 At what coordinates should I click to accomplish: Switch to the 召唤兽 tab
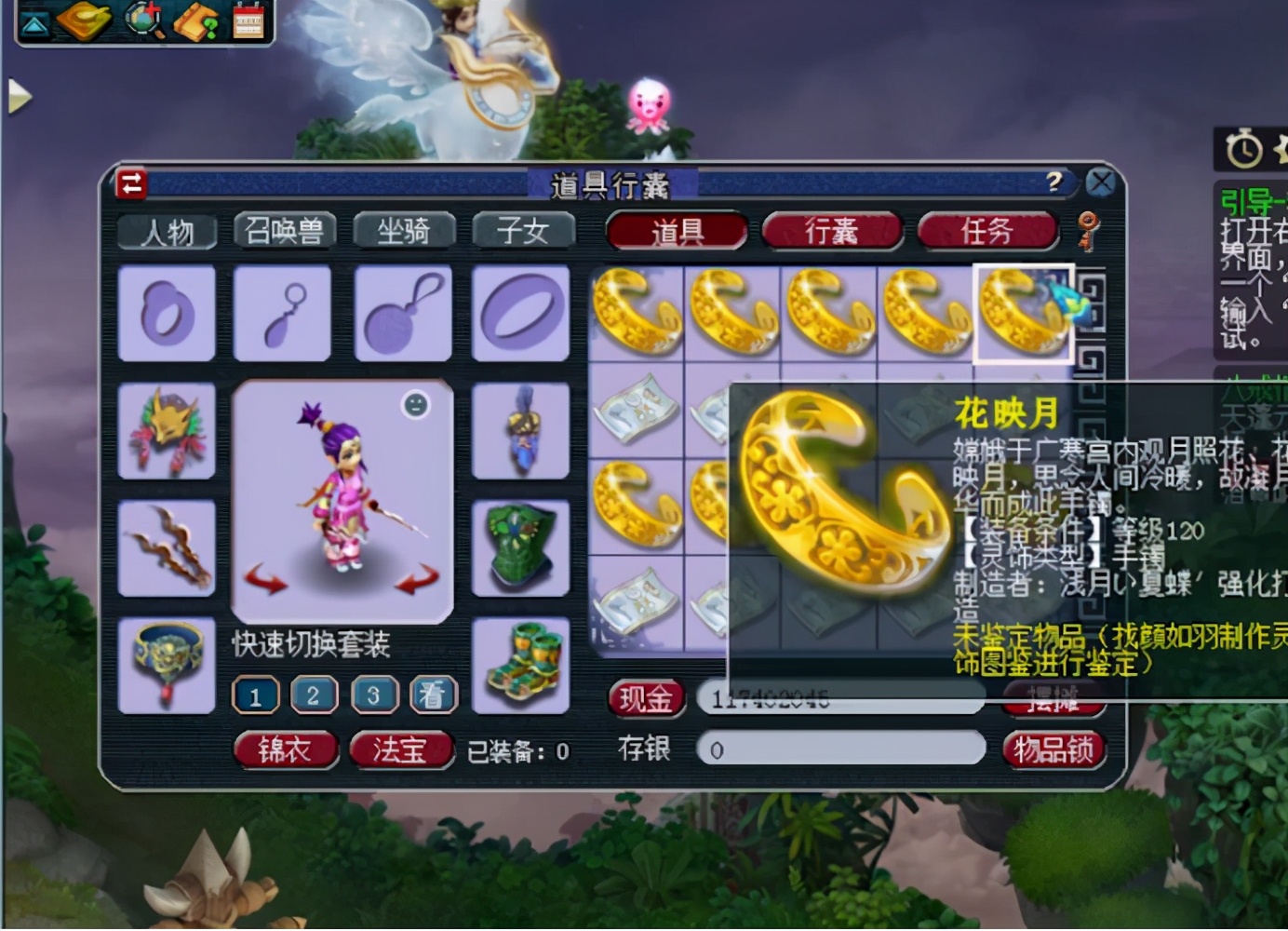tap(283, 232)
